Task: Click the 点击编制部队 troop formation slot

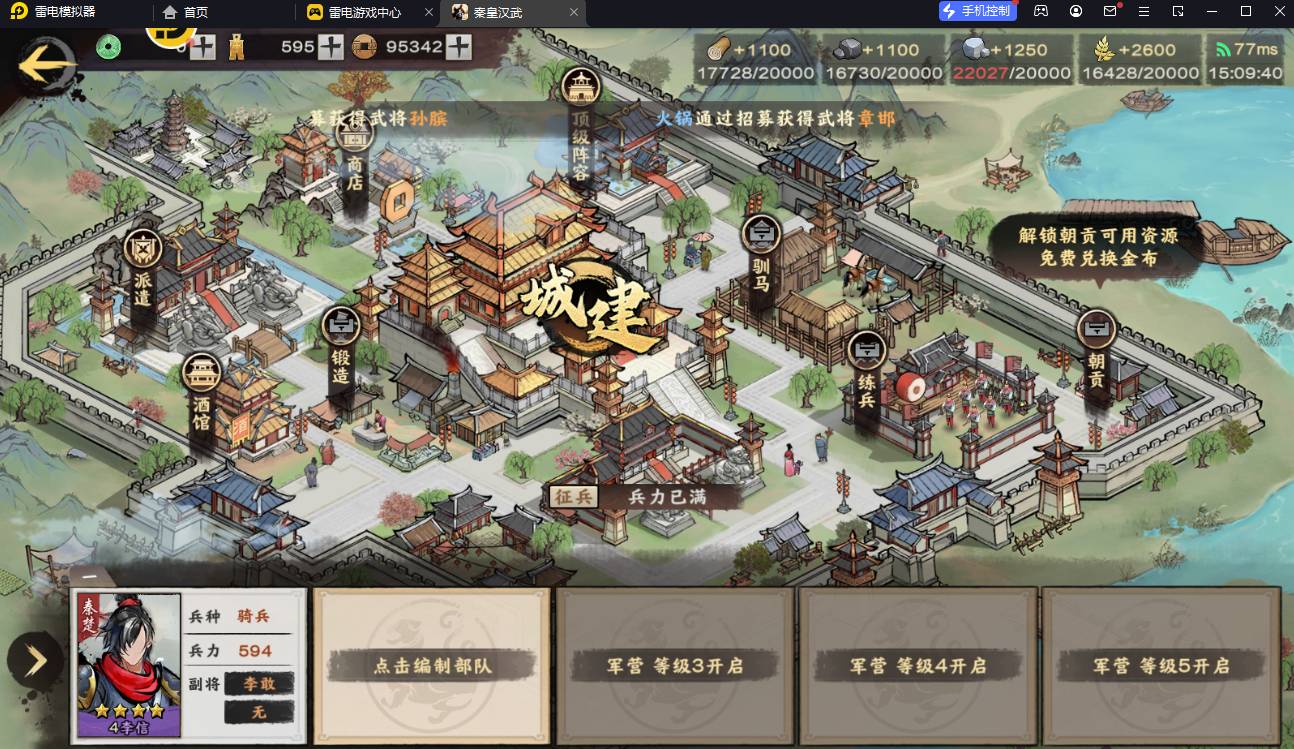Action: (x=432, y=665)
